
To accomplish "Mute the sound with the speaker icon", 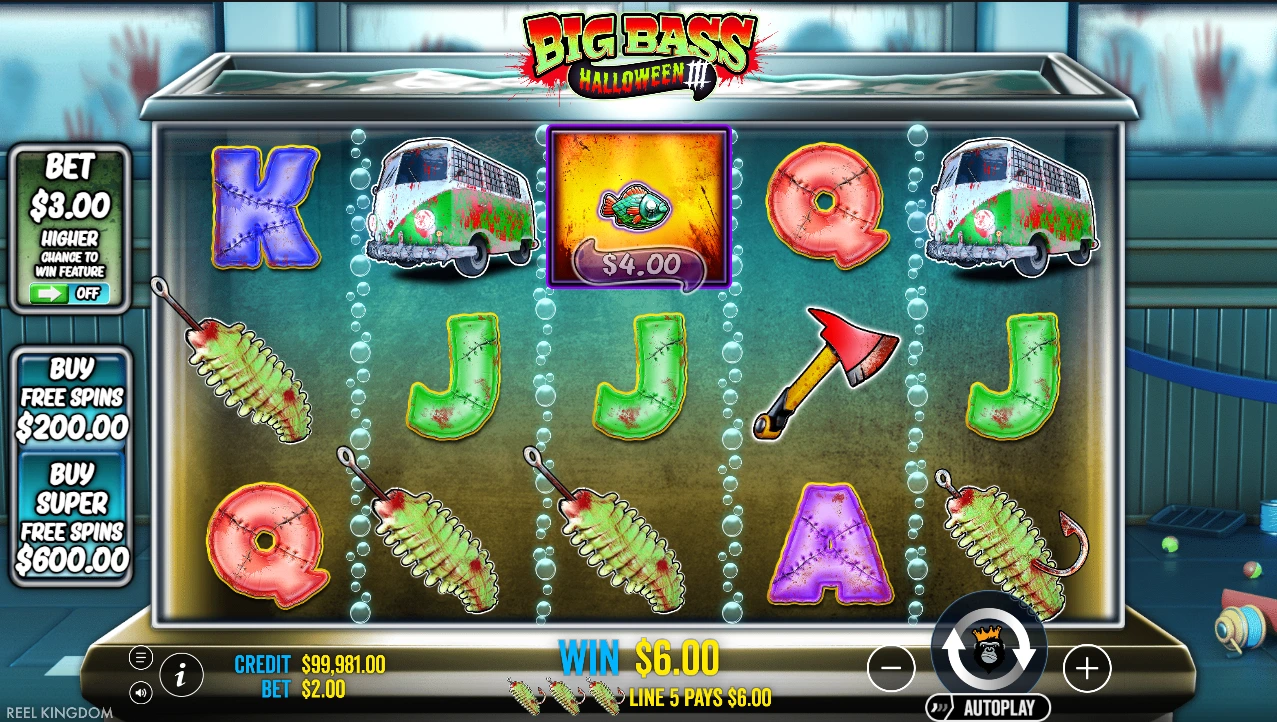I will (x=141, y=691).
